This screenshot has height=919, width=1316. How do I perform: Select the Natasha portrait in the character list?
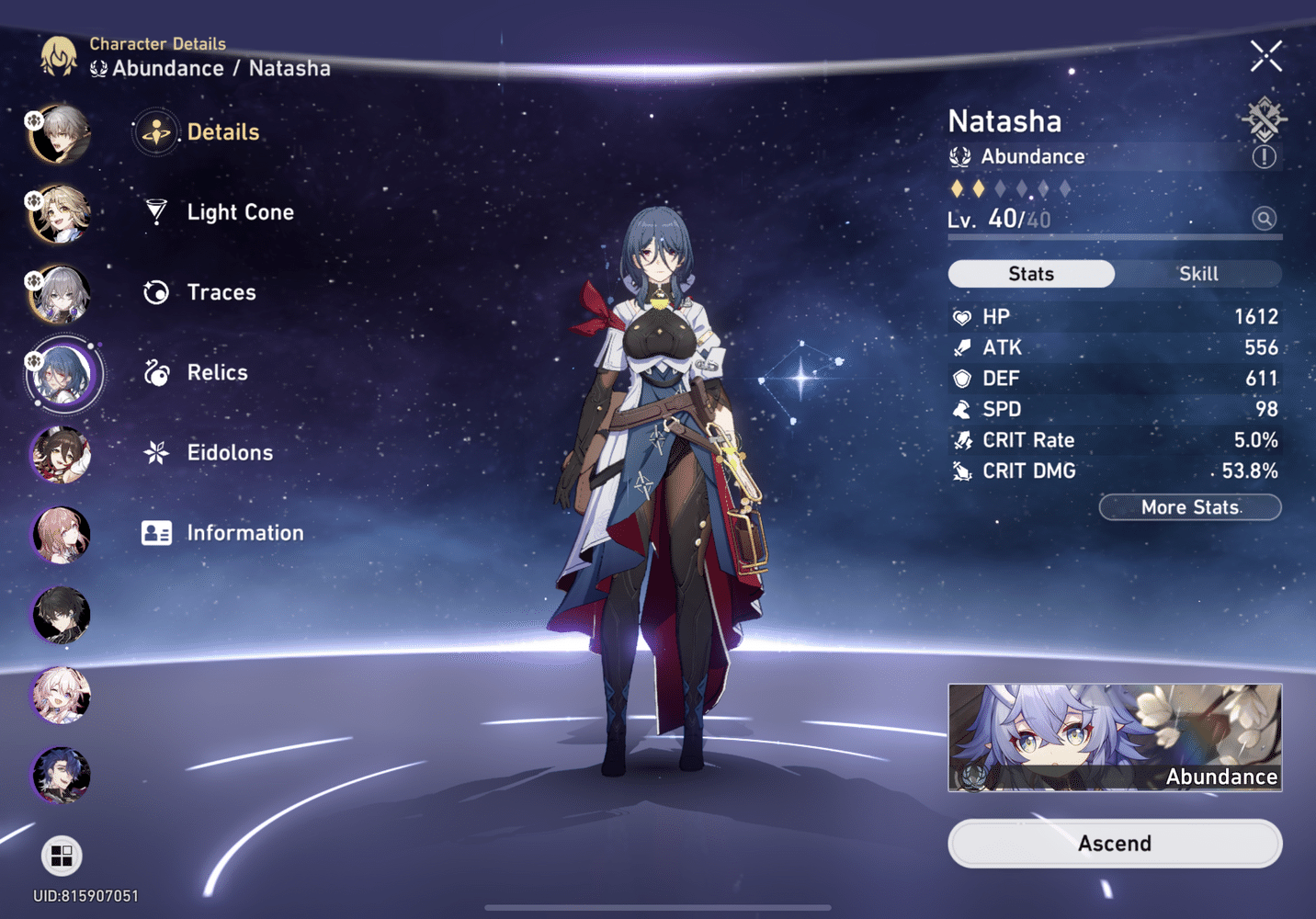coord(62,375)
